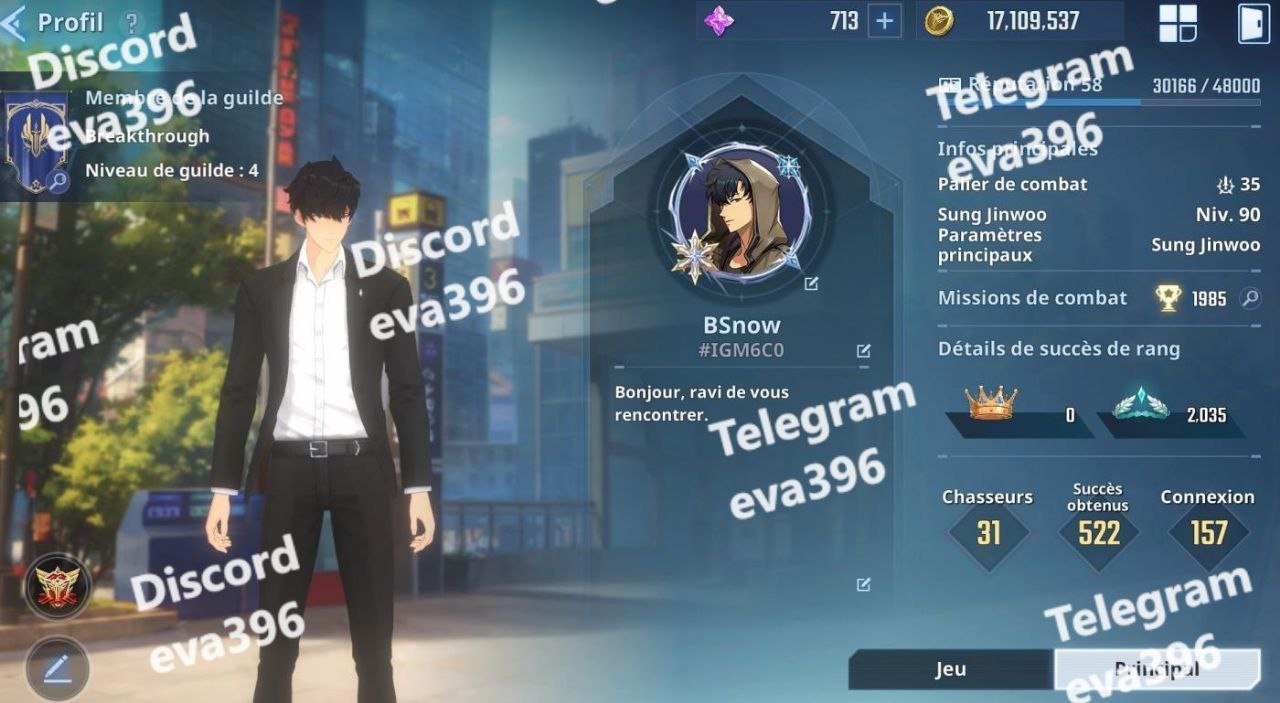The height and width of the screenshot is (703, 1280).
Task: Open the Chasseurs count tile
Action: click(x=988, y=530)
